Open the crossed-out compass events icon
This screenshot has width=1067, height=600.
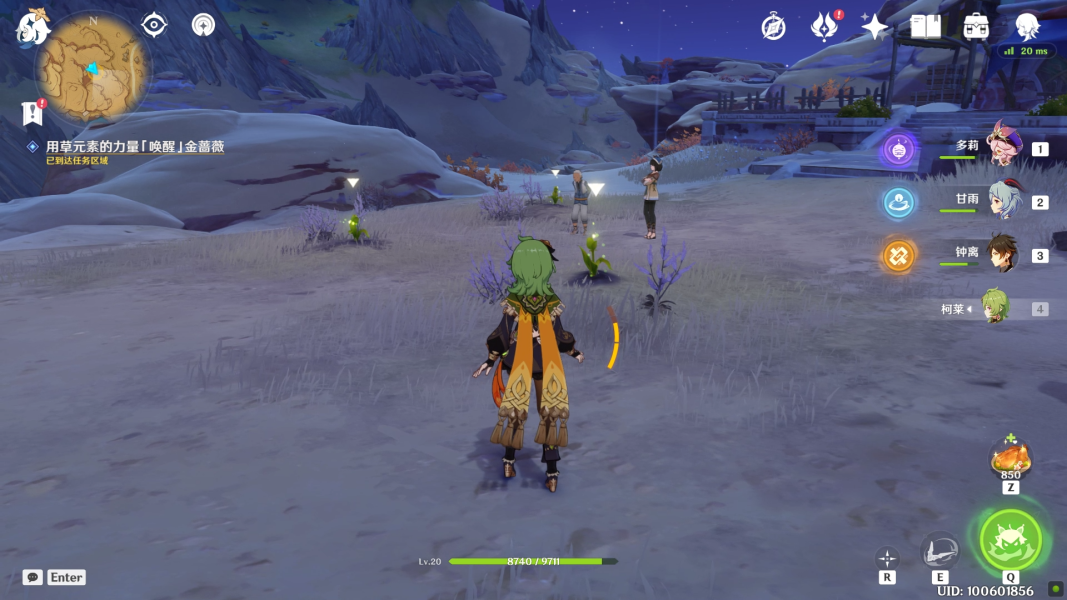pyautogui.click(x=773, y=27)
